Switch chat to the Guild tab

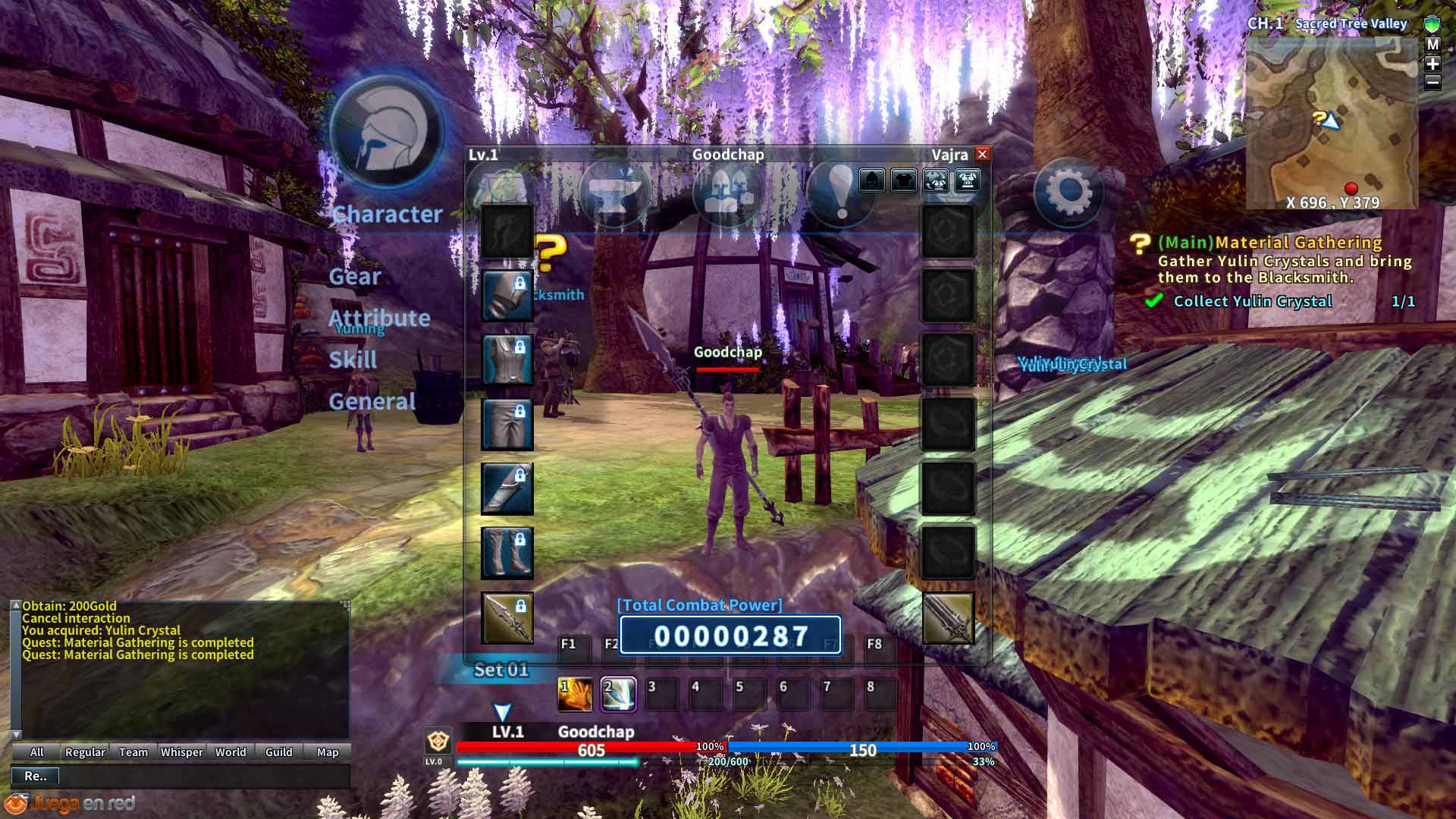[278, 752]
